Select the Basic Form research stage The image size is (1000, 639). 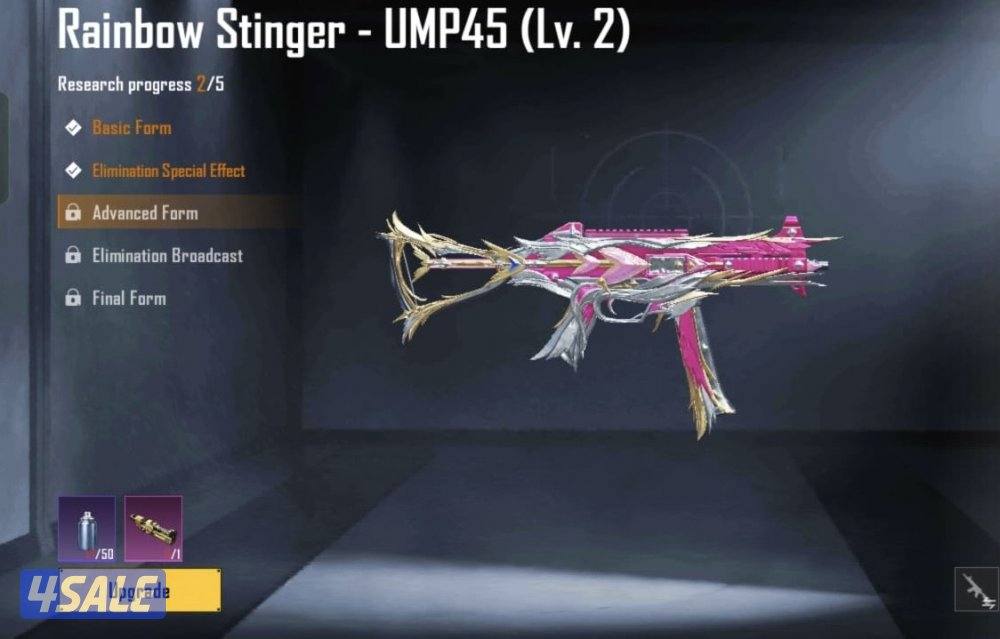coord(131,128)
